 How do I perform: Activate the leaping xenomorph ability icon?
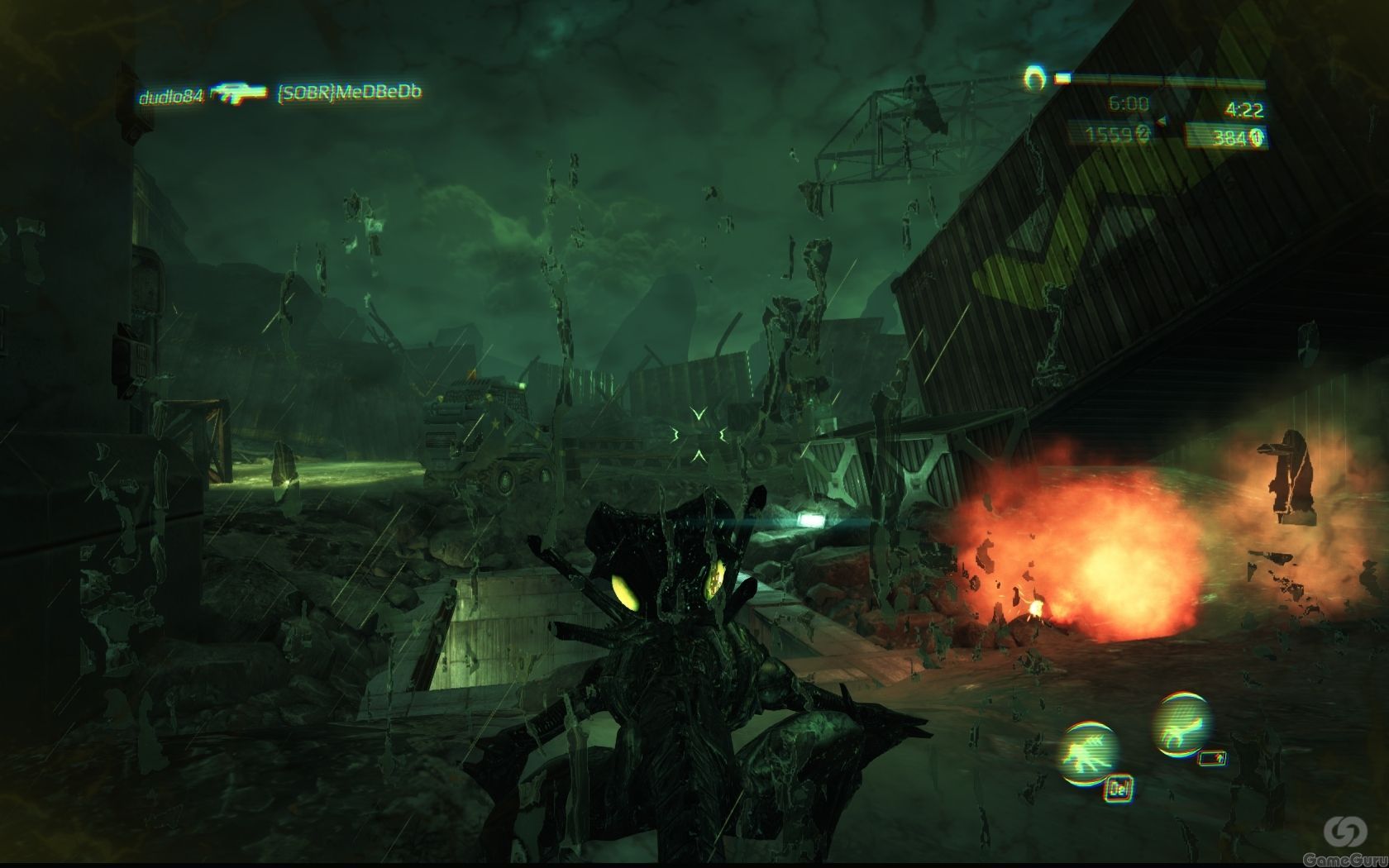(1182, 723)
